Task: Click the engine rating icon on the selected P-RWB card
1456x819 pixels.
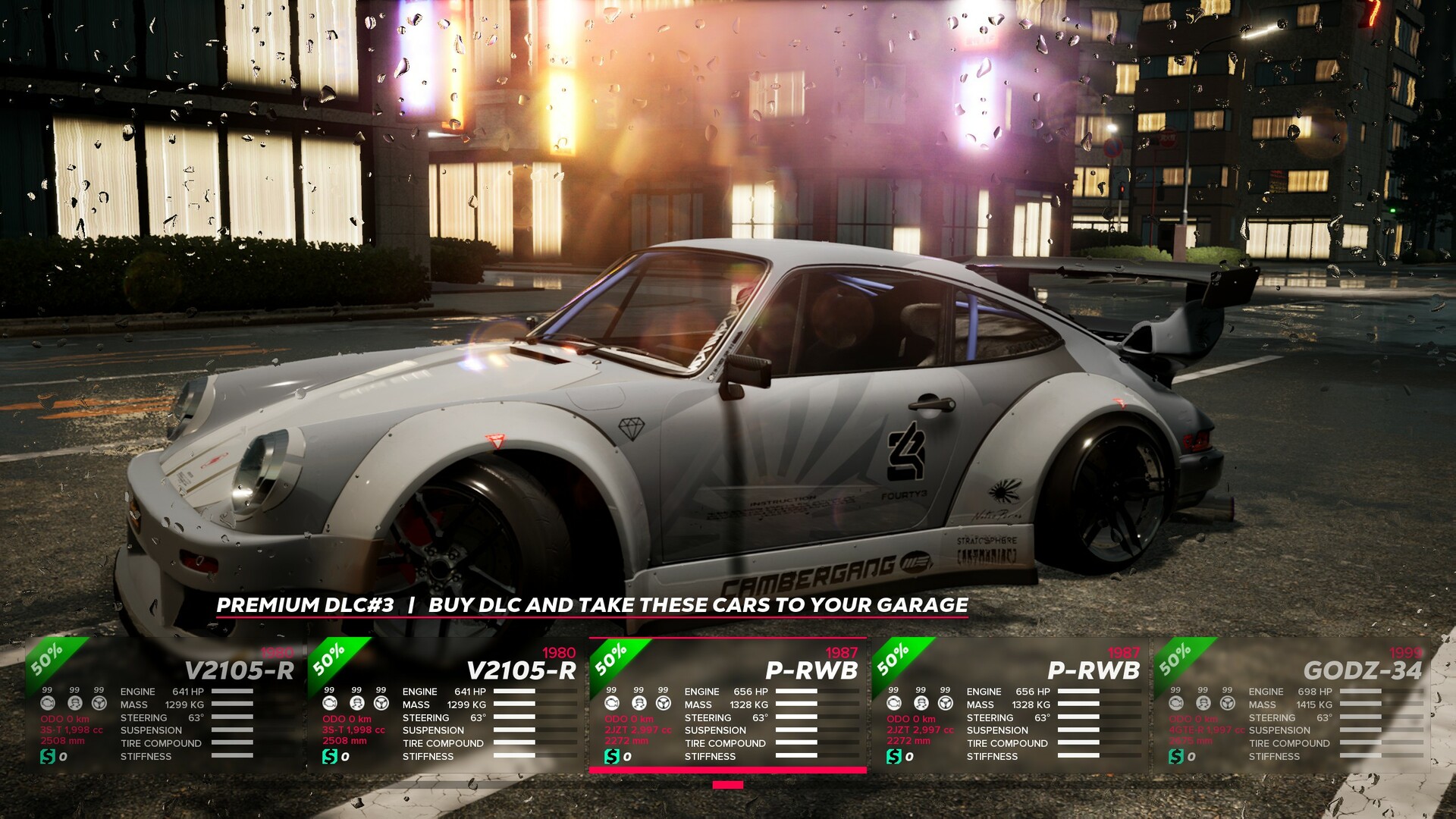Action: (613, 704)
